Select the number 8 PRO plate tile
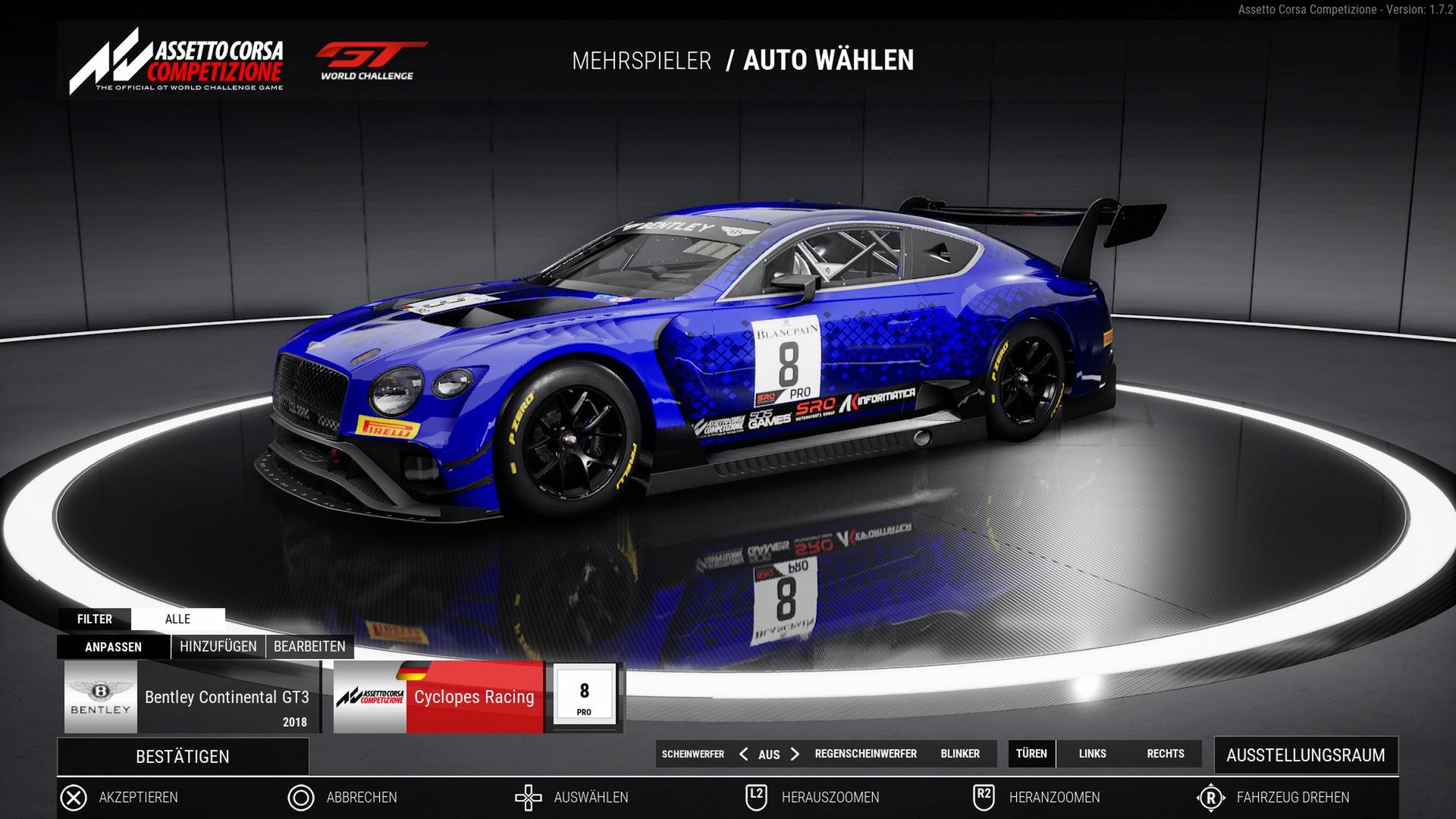The width and height of the screenshot is (1456, 819). (584, 697)
